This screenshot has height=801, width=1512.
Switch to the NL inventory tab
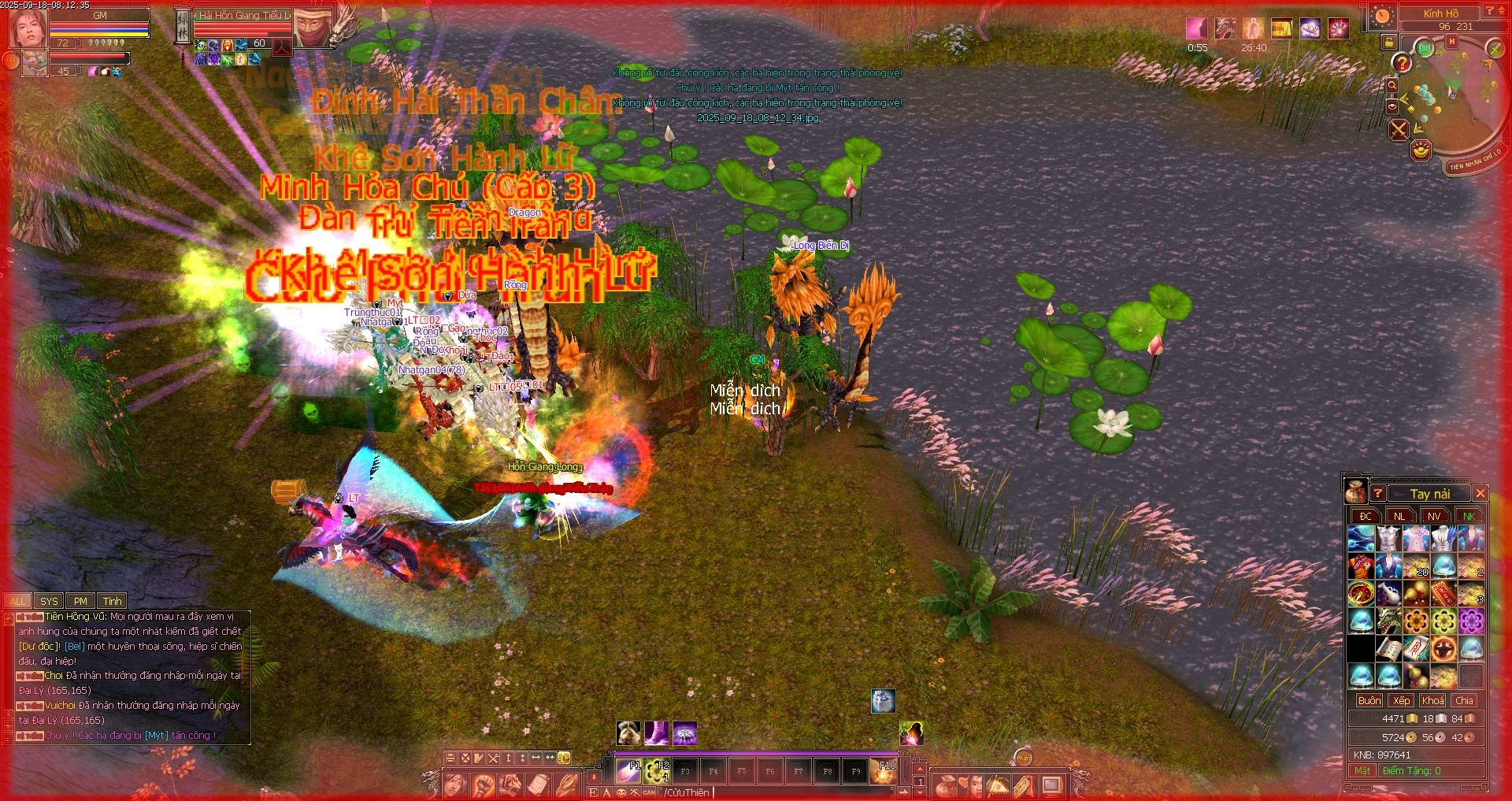[x=1399, y=516]
